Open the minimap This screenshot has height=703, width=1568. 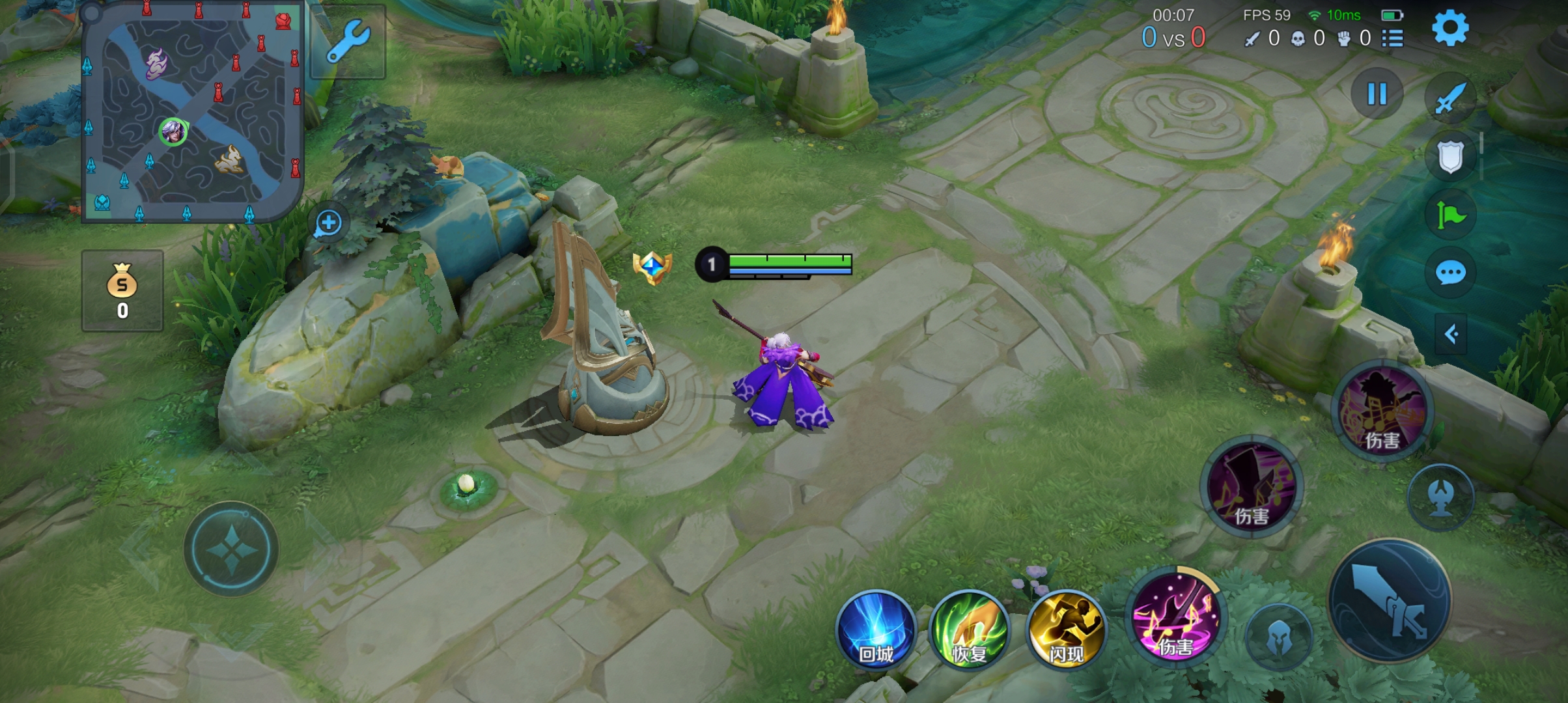[192, 112]
